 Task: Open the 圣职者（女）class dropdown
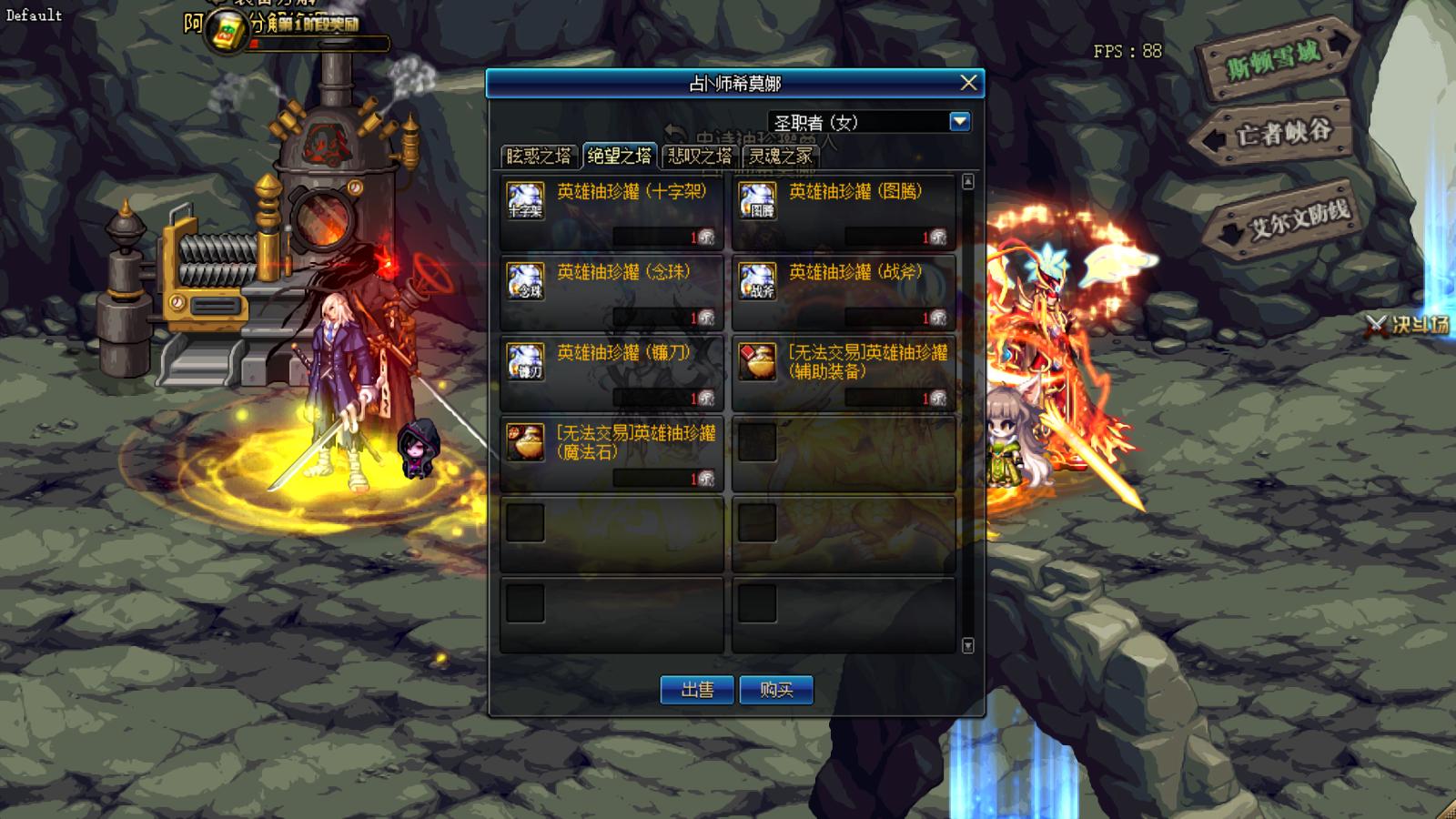[960, 120]
